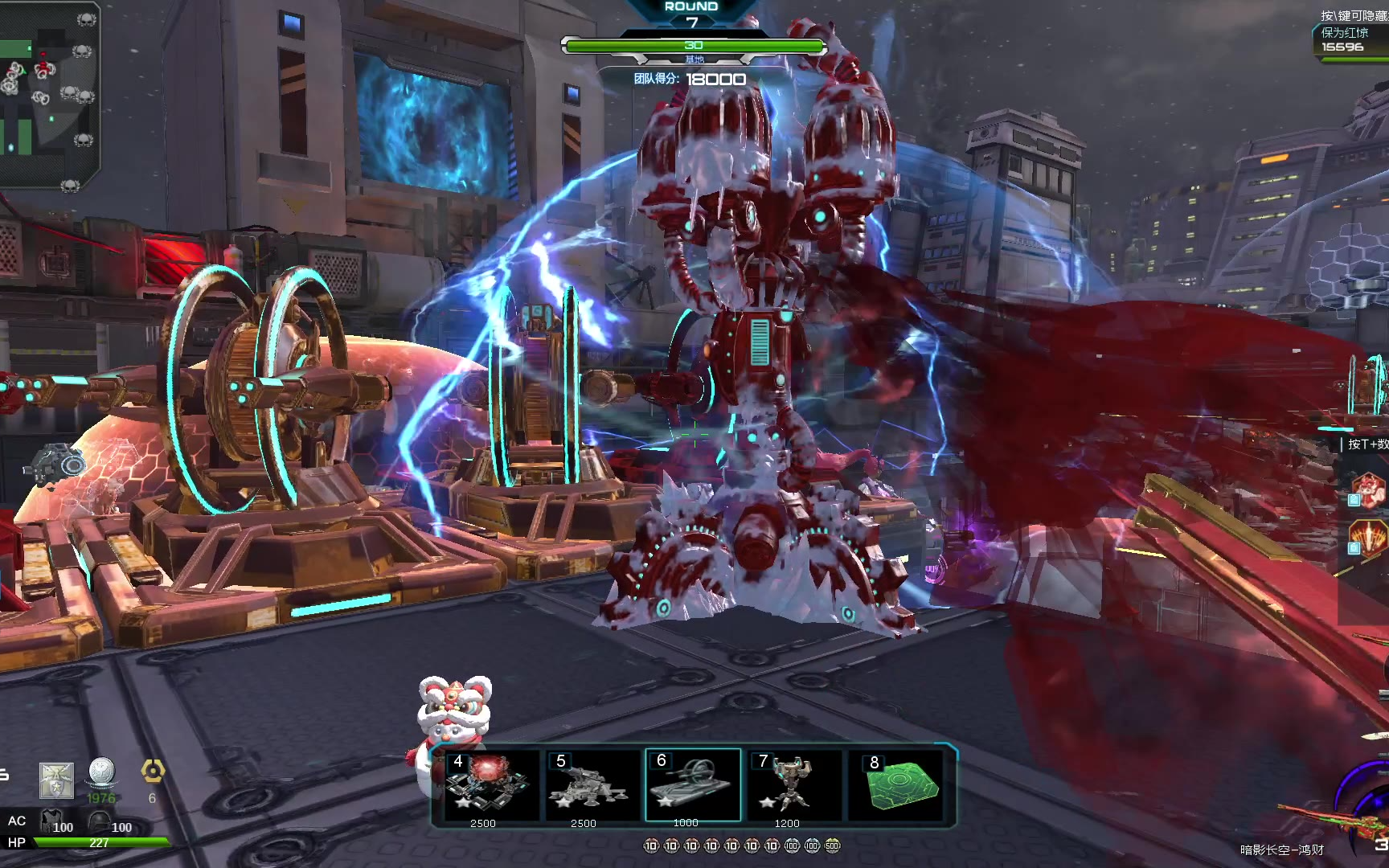The width and height of the screenshot is (1389, 868).
Task: Click the helmet armor icon
Action: point(100,822)
